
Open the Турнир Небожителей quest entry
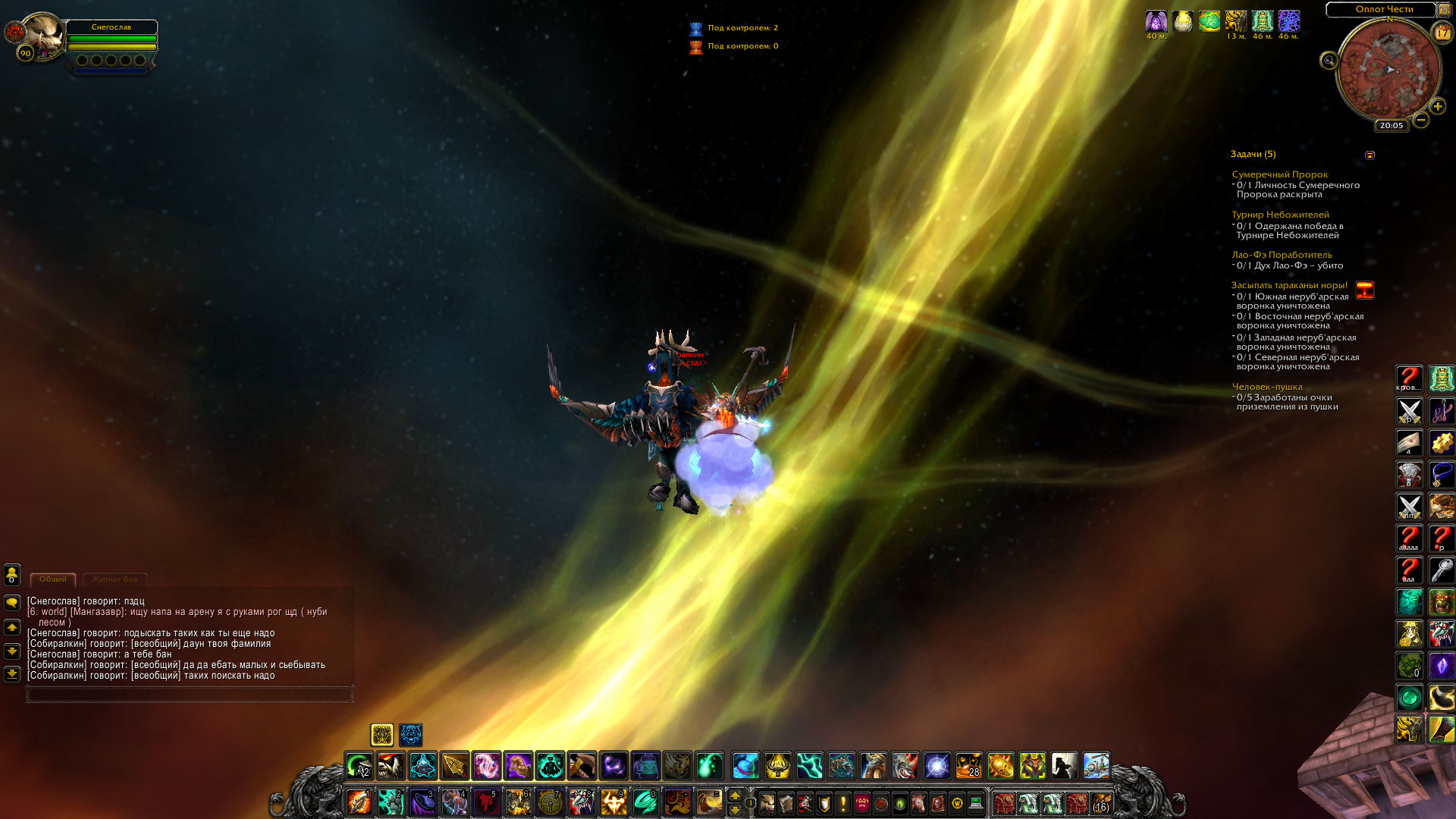pos(1280,215)
